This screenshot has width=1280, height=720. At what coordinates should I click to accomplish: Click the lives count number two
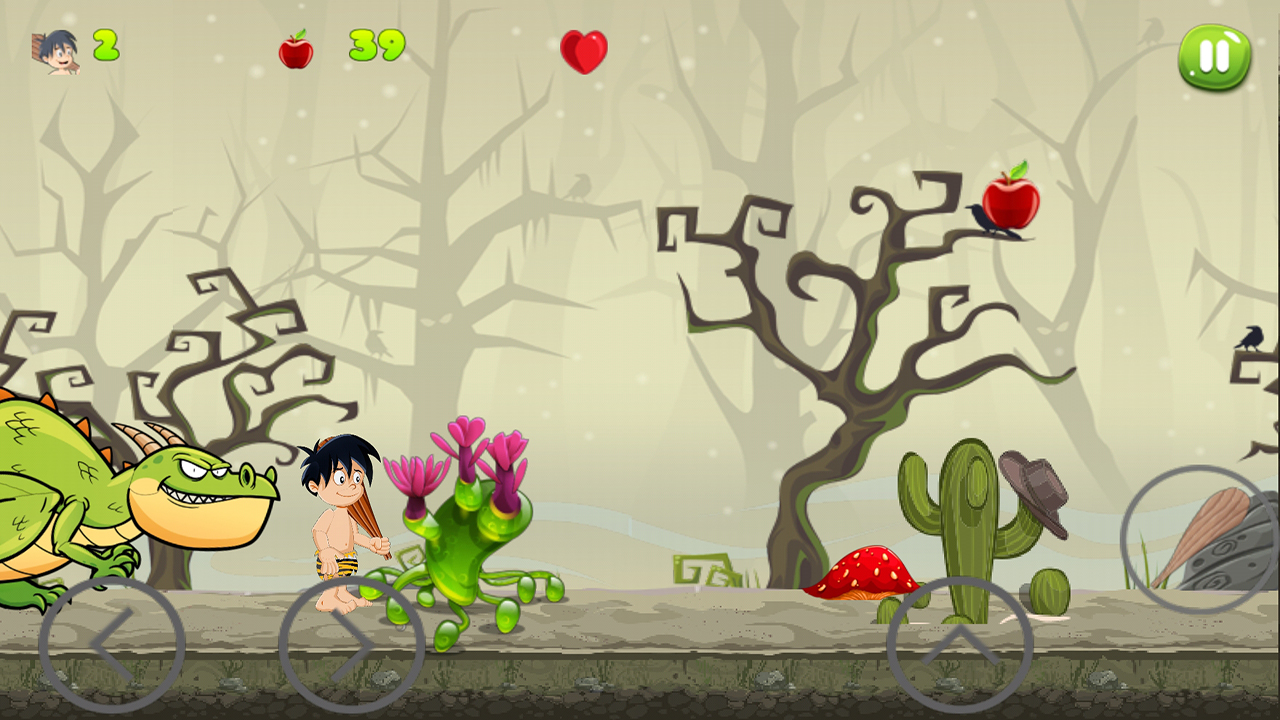pos(104,43)
